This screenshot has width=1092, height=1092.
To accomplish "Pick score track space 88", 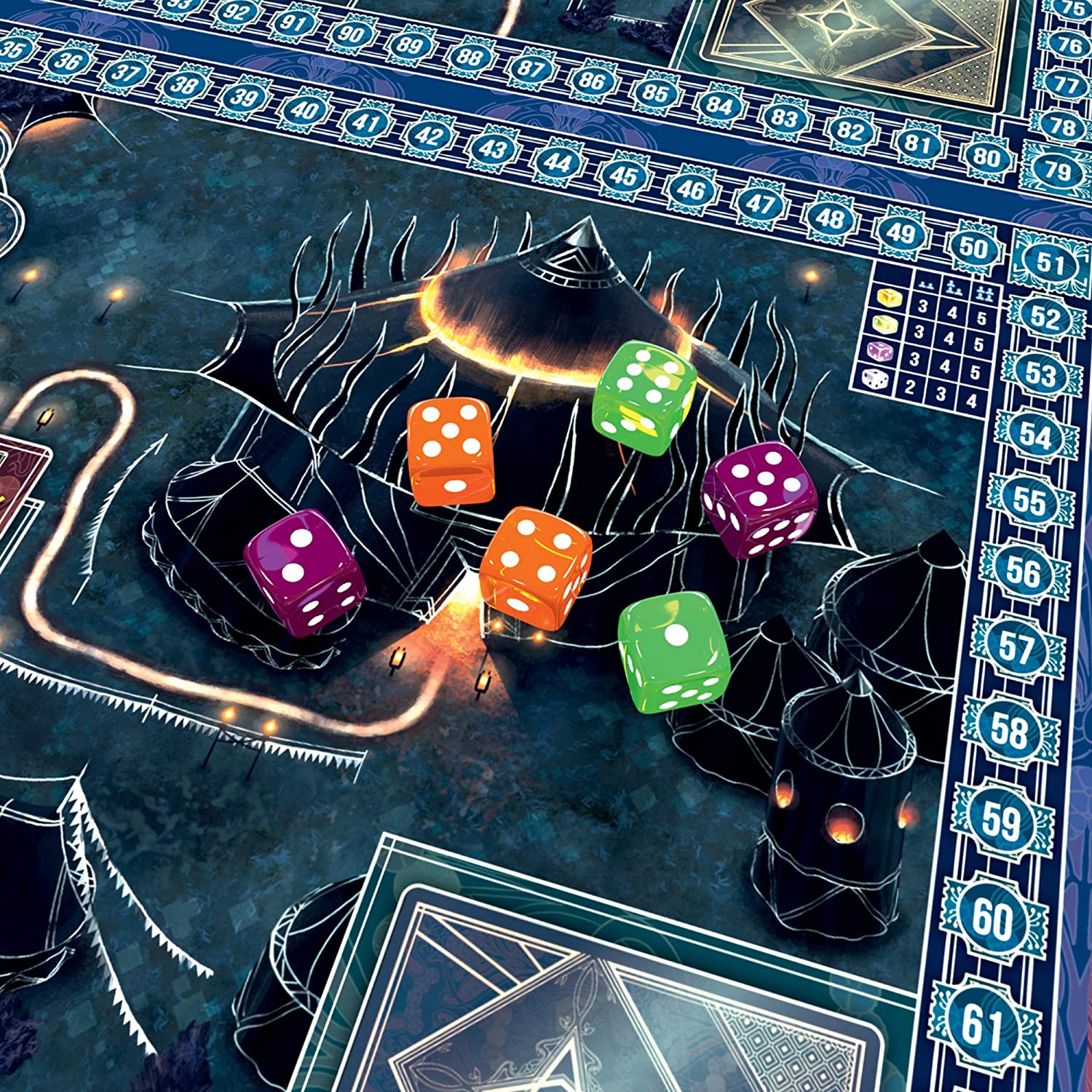I will [x=470, y=56].
